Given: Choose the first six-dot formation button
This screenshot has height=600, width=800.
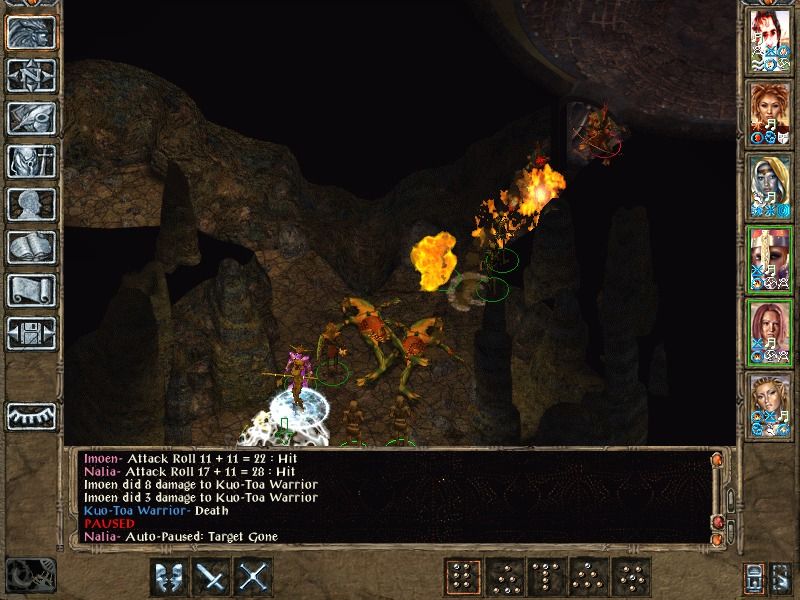Looking at the screenshot, I should click(460, 577).
